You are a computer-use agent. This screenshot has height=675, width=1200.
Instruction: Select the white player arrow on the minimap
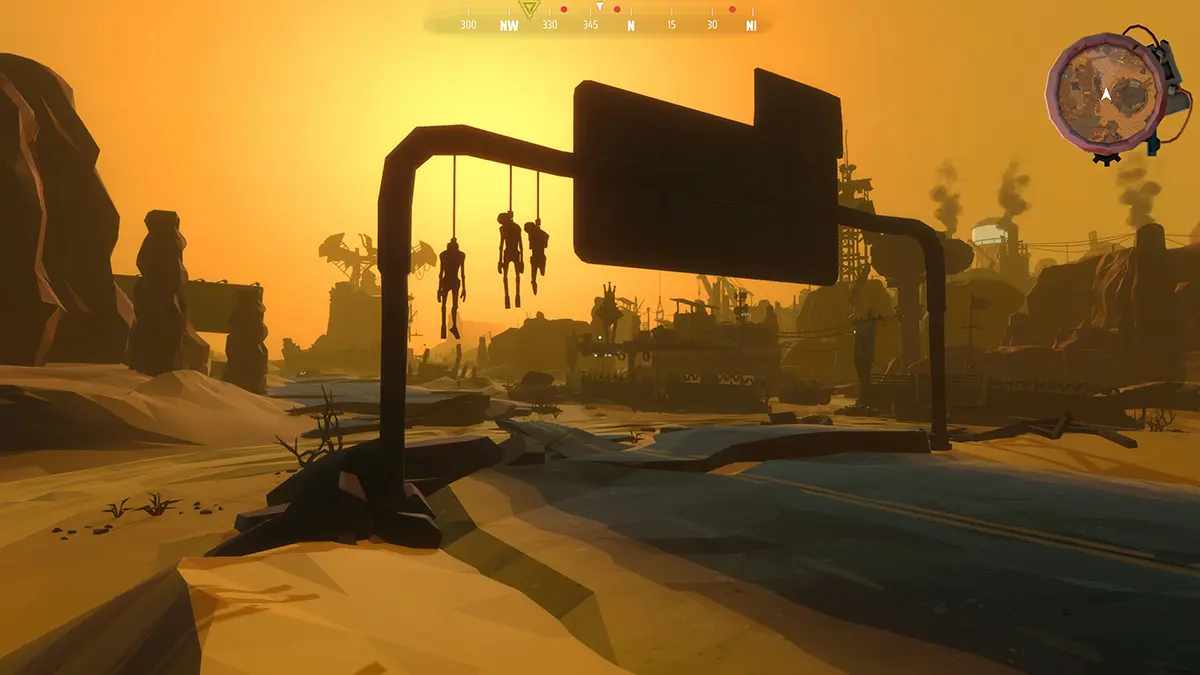tap(1106, 94)
